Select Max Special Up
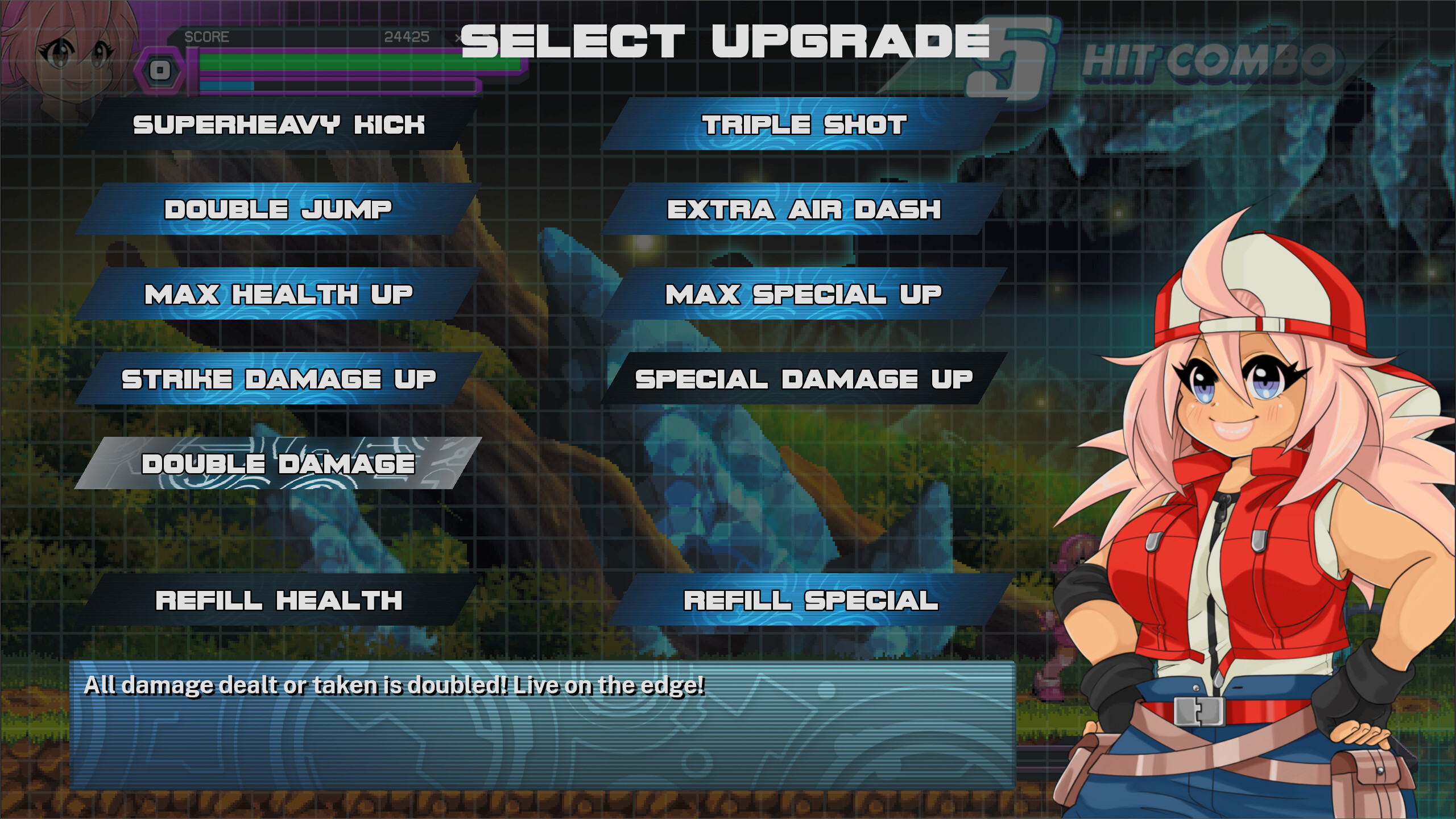 point(805,293)
